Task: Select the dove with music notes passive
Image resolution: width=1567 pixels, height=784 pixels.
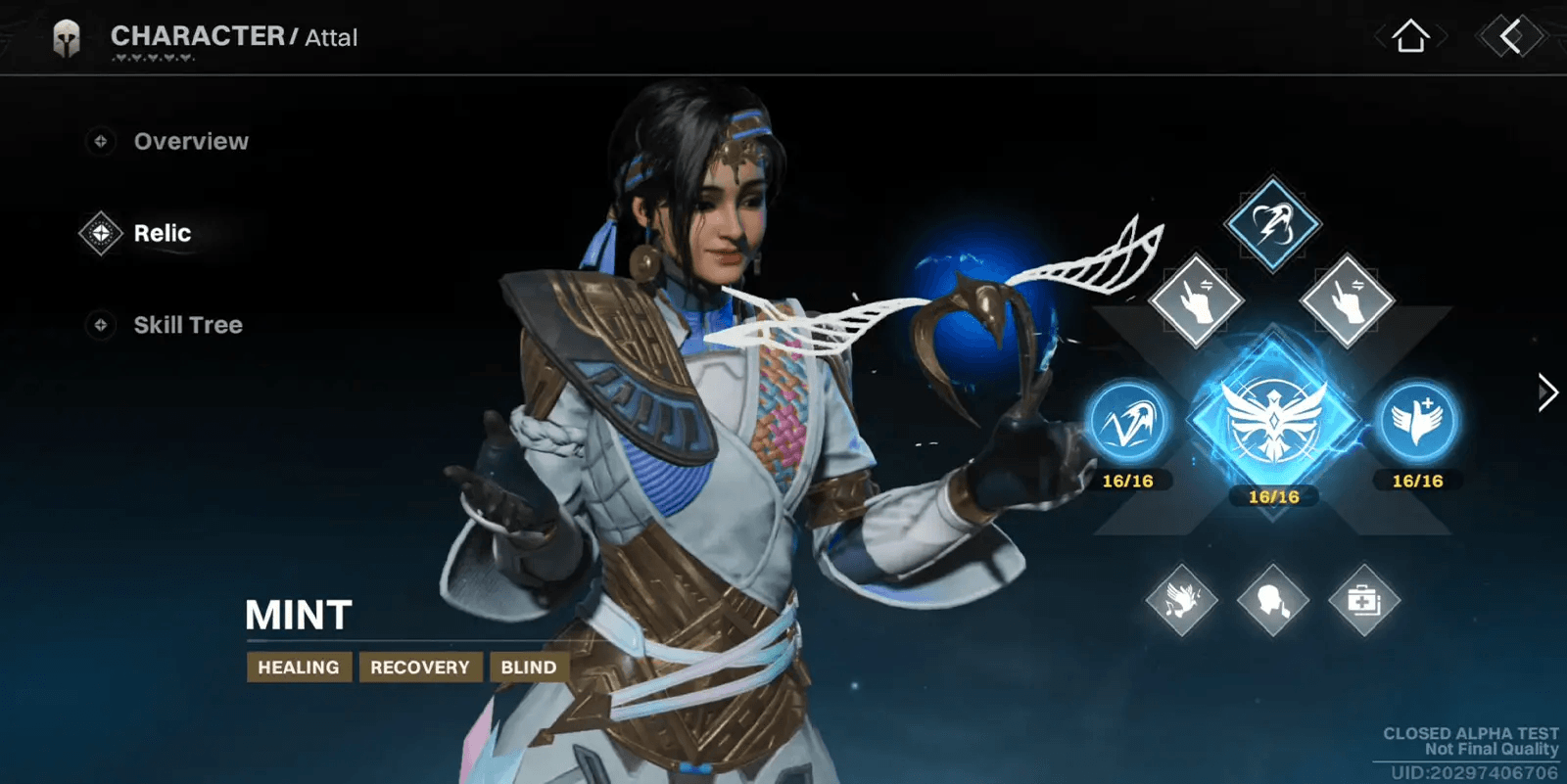Action: (1181, 600)
